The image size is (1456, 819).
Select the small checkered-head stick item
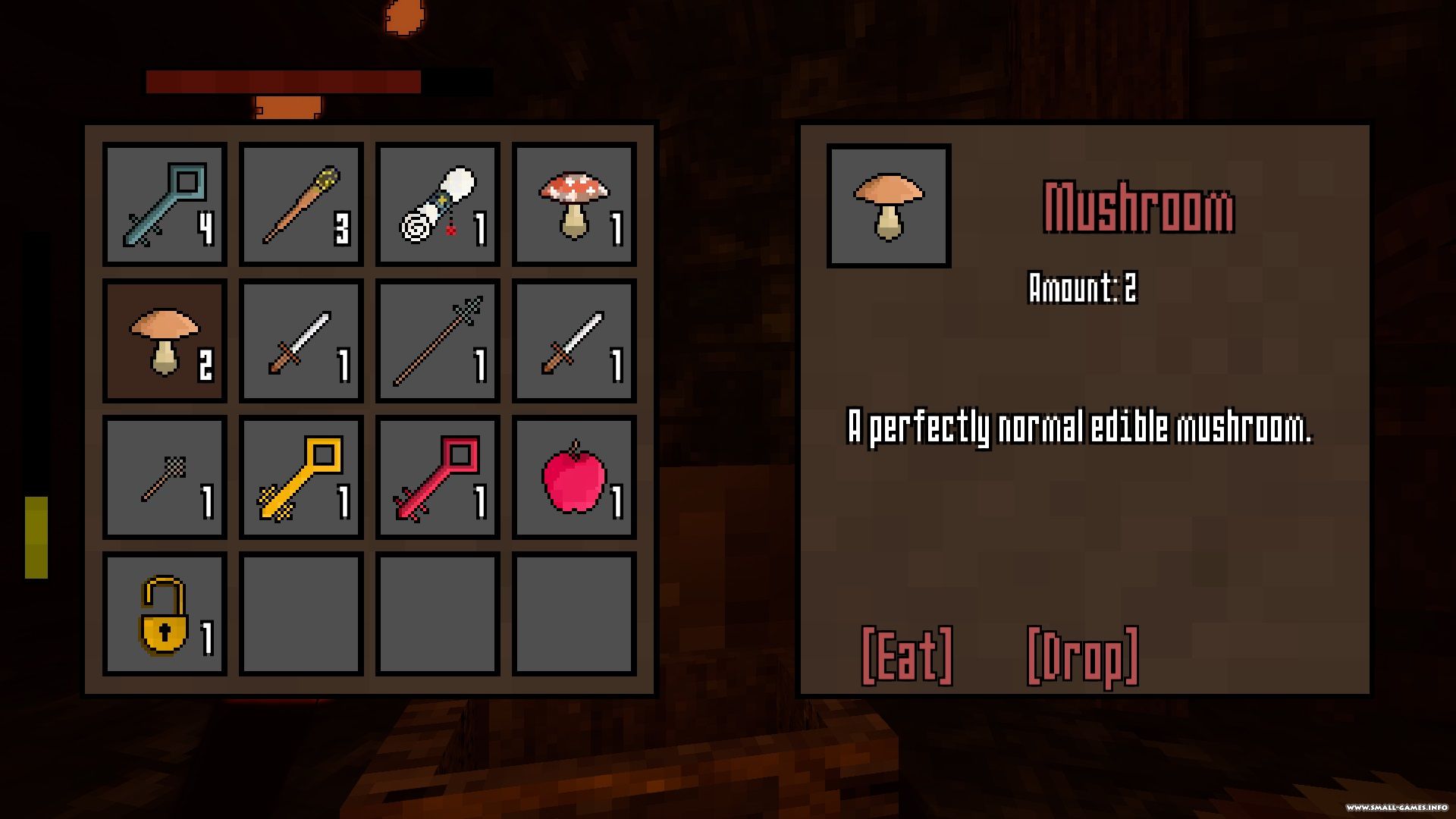(165, 477)
